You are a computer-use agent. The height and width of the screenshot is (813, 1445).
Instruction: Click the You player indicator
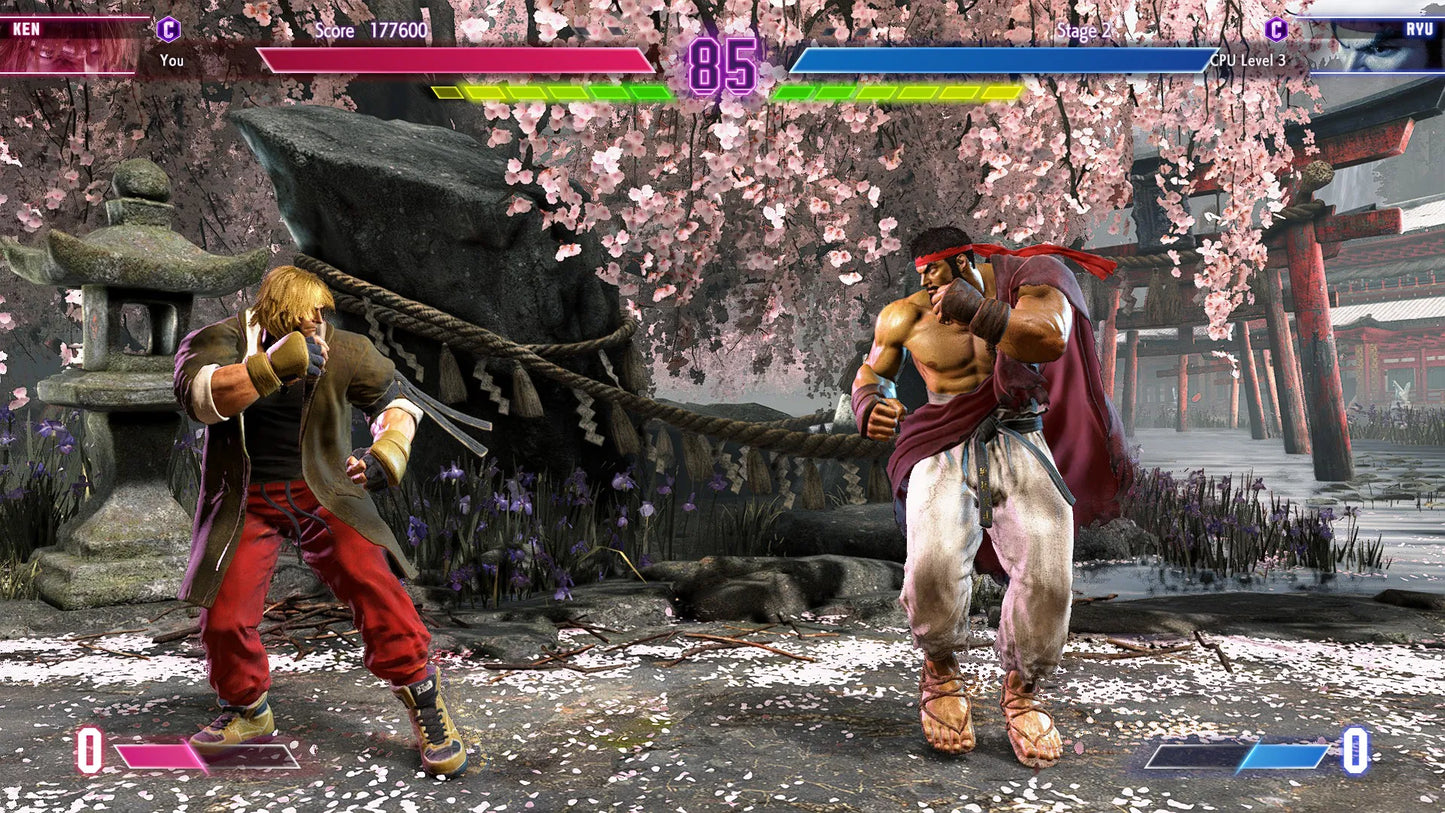point(171,61)
